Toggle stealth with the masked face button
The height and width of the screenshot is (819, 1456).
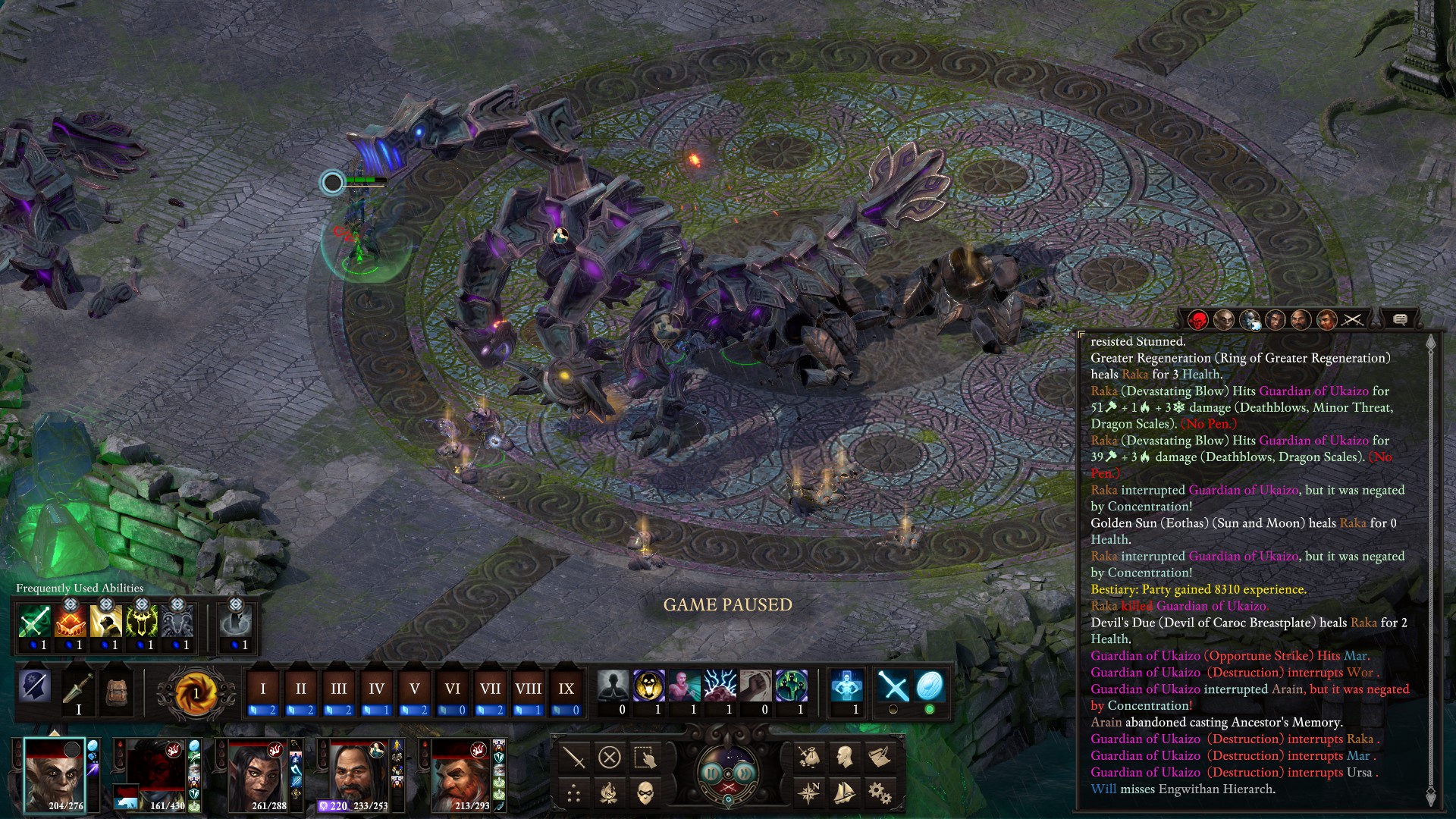click(x=645, y=793)
